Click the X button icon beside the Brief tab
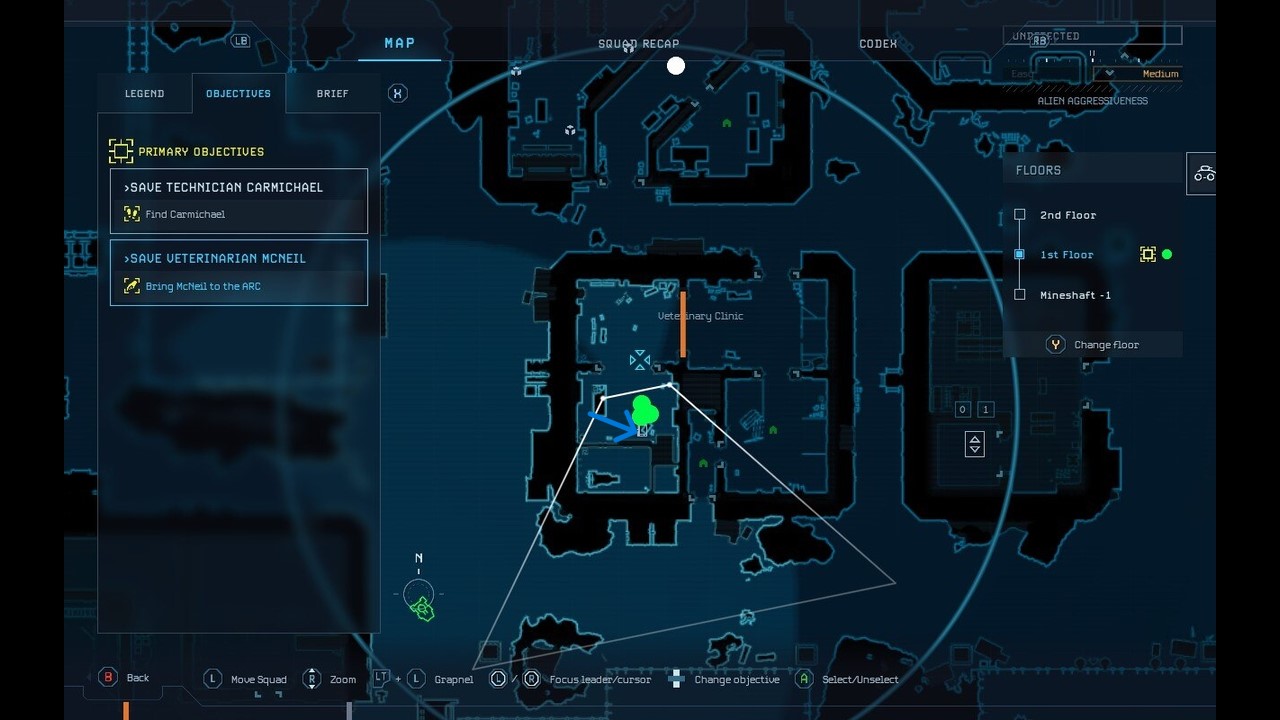 click(397, 93)
